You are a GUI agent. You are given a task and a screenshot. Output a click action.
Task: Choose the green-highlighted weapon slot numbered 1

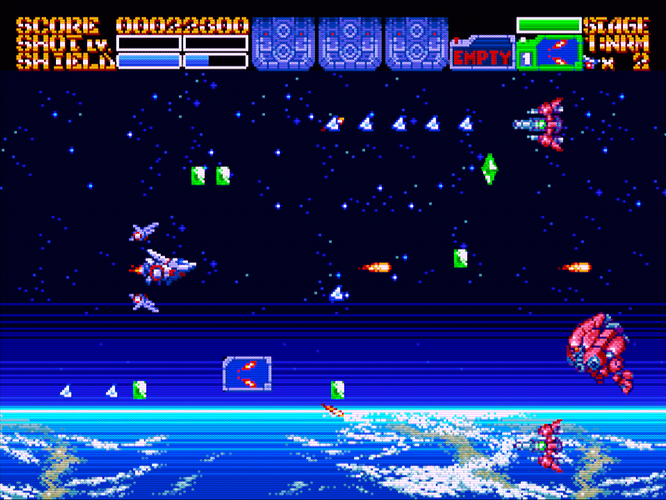coord(549,54)
